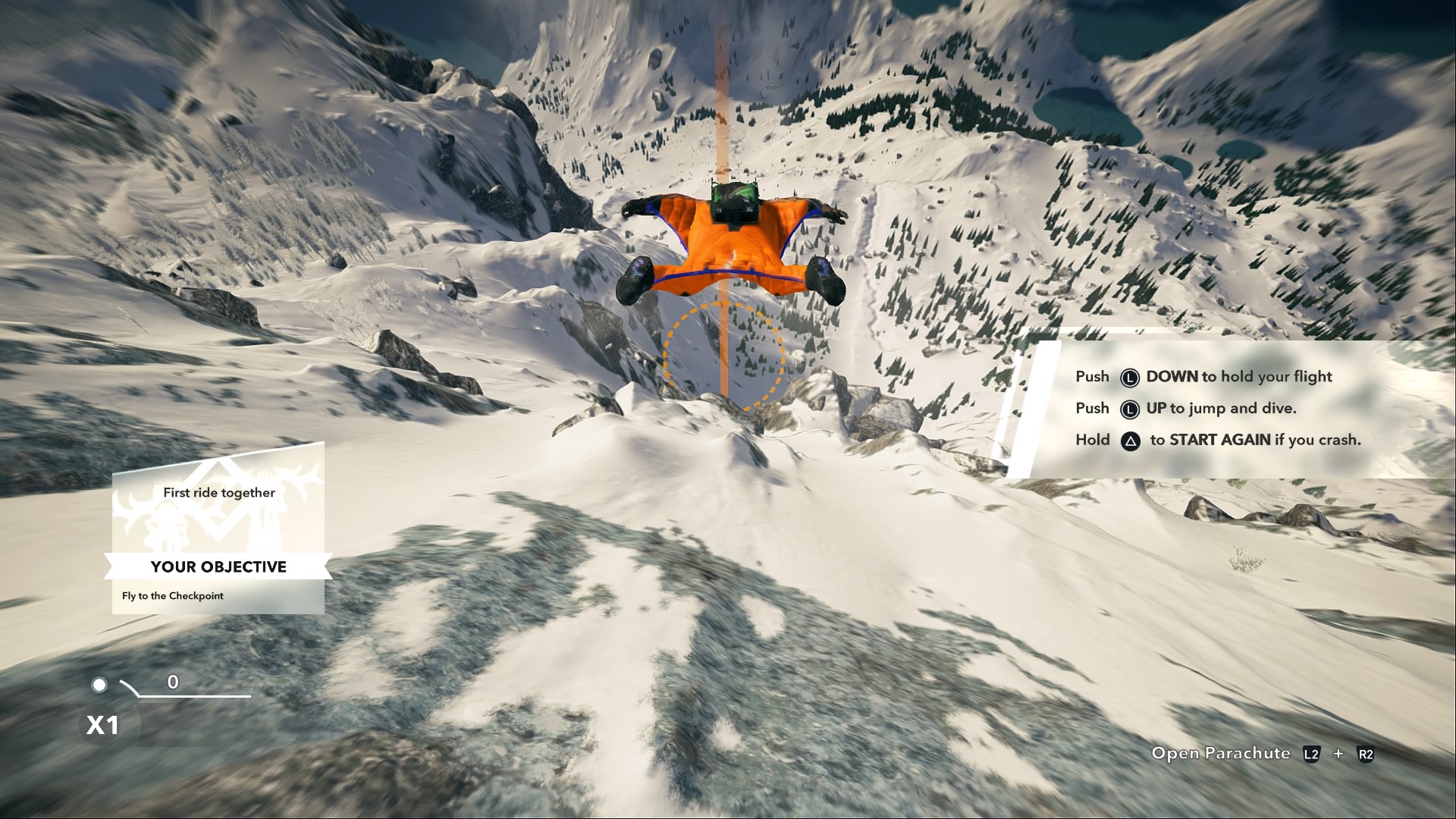Select the orange dashed checkpoint ring marker
The image size is (1456, 819).
(723, 356)
